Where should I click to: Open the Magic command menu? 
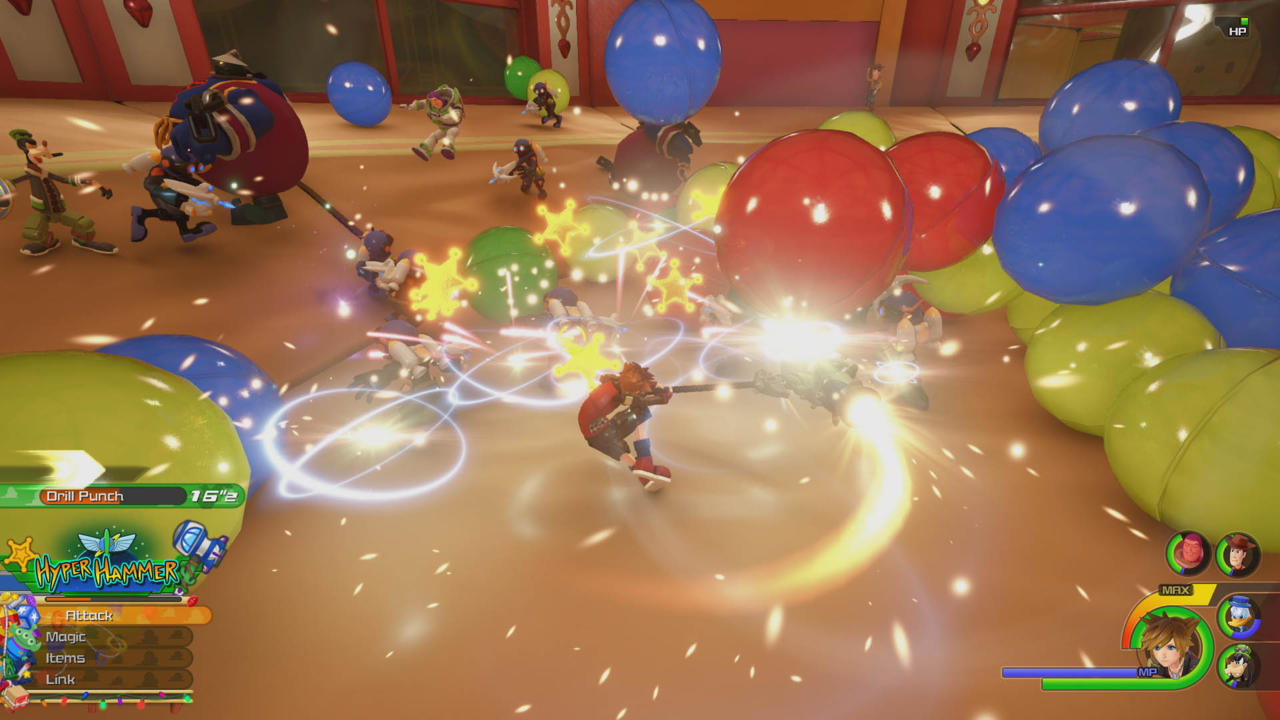coord(66,635)
